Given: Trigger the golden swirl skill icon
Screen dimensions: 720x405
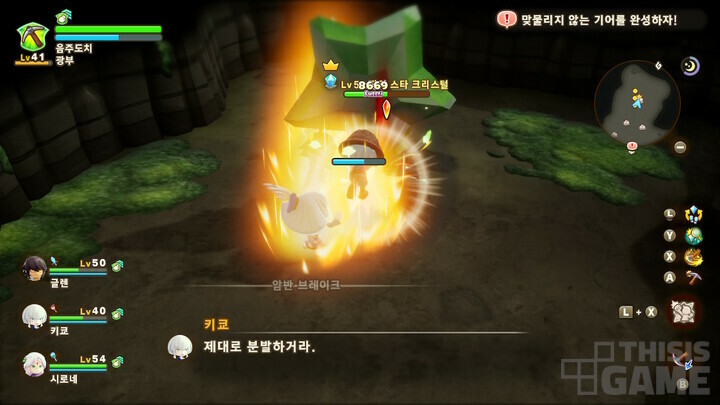Looking at the screenshot, I should tap(693, 257).
